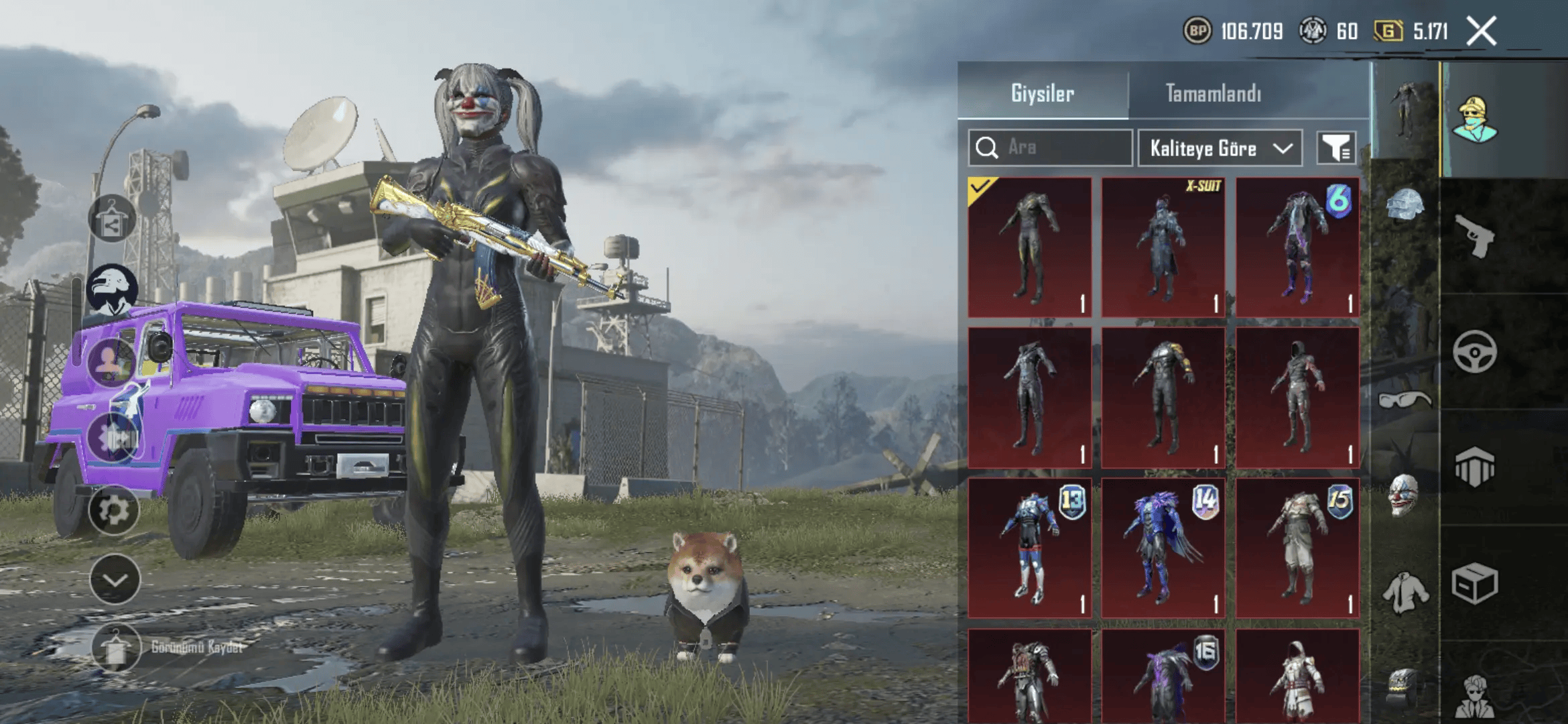Open the crate box category
The height and width of the screenshot is (724, 1568).
(1474, 583)
